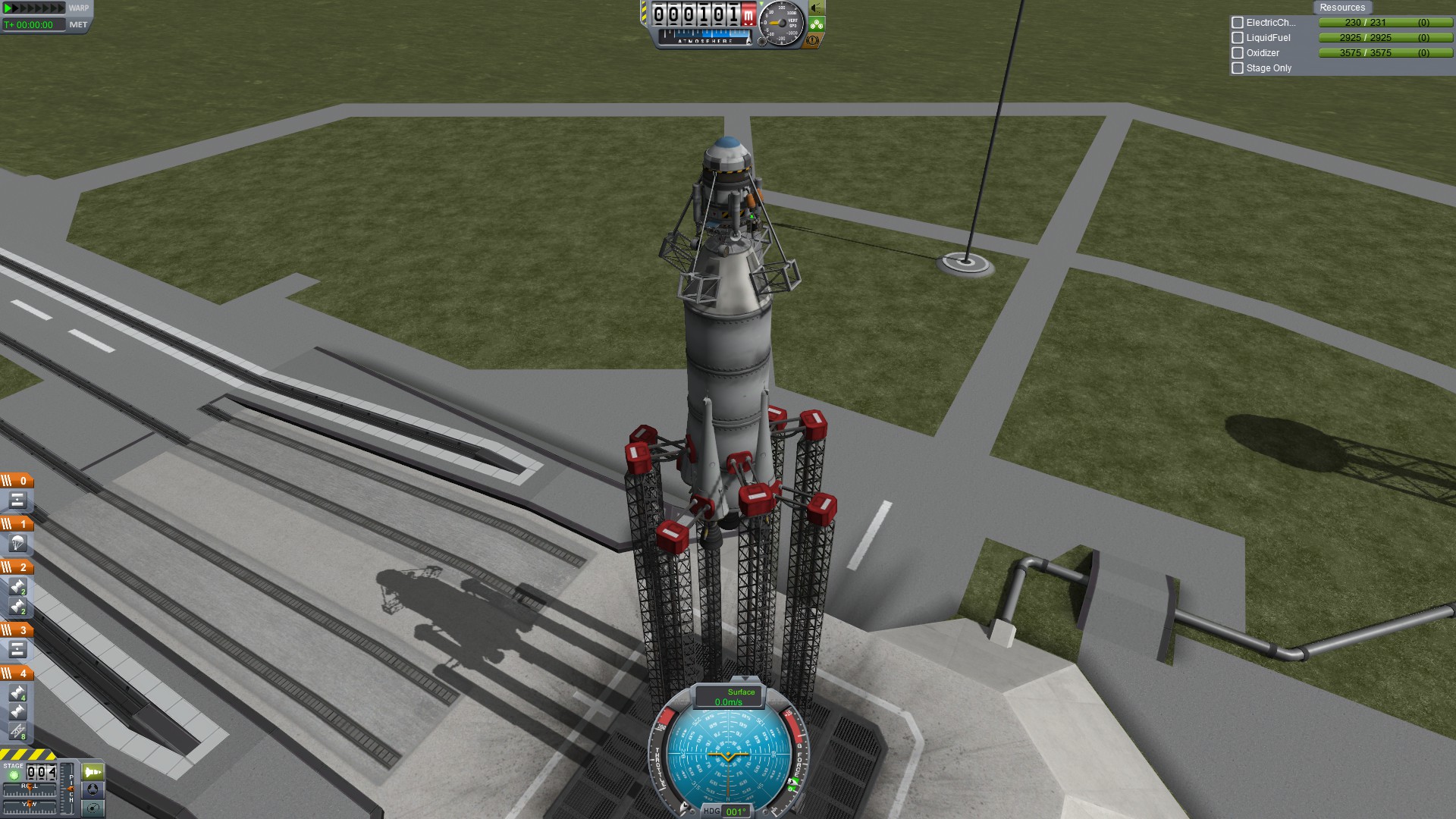Toggle the landing gear button
Image resolution: width=1456 pixels, height=819 pixels.
[x=817, y=24]
